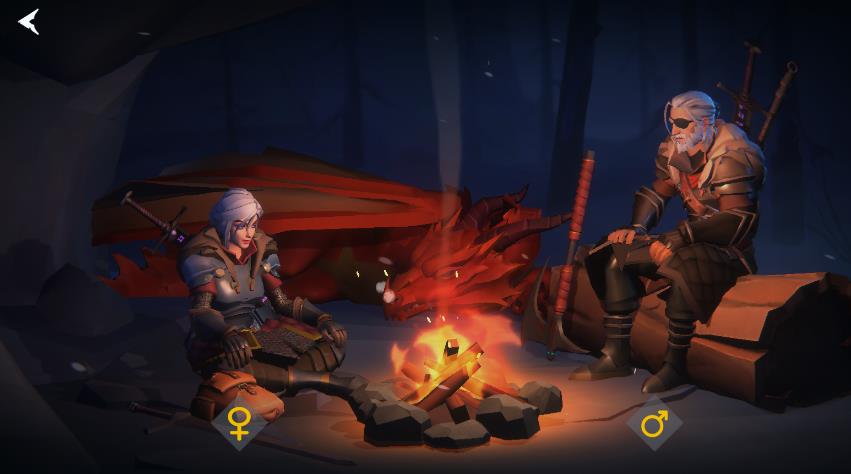Screen dimensions: 851x474
Task: Go back with the white arrow button
Action: click(x=29, y=21)
